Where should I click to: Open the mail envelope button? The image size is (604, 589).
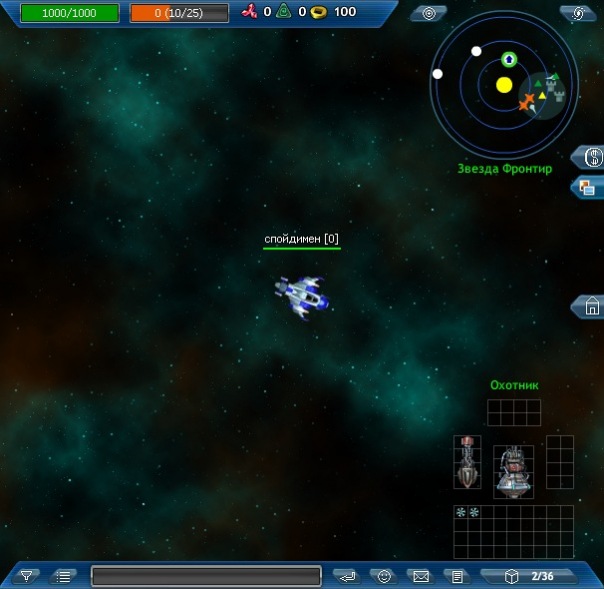pyautogui.click(x=420, y=576)
